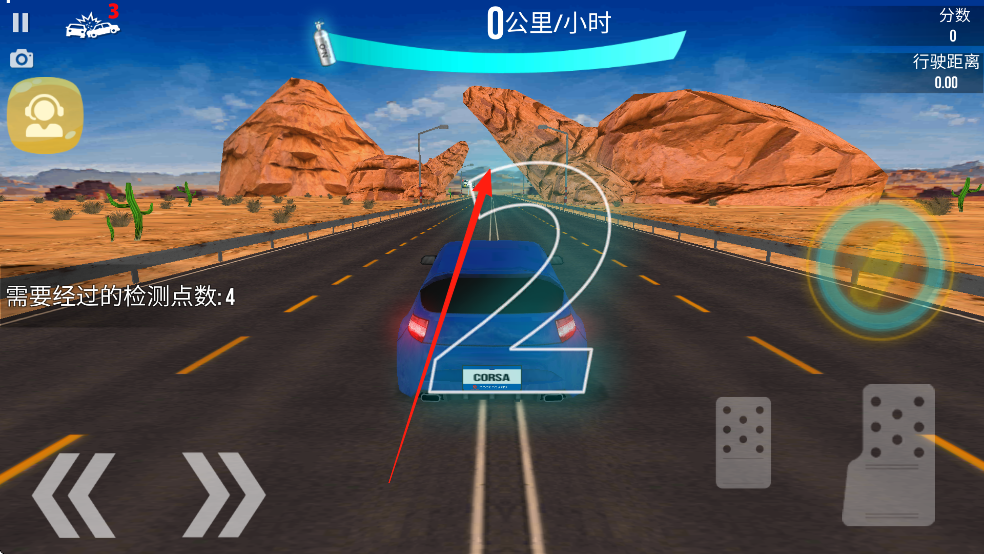Tap the car crash counter icon
This screenshot has width=984, height=554.
pos(92,24)
